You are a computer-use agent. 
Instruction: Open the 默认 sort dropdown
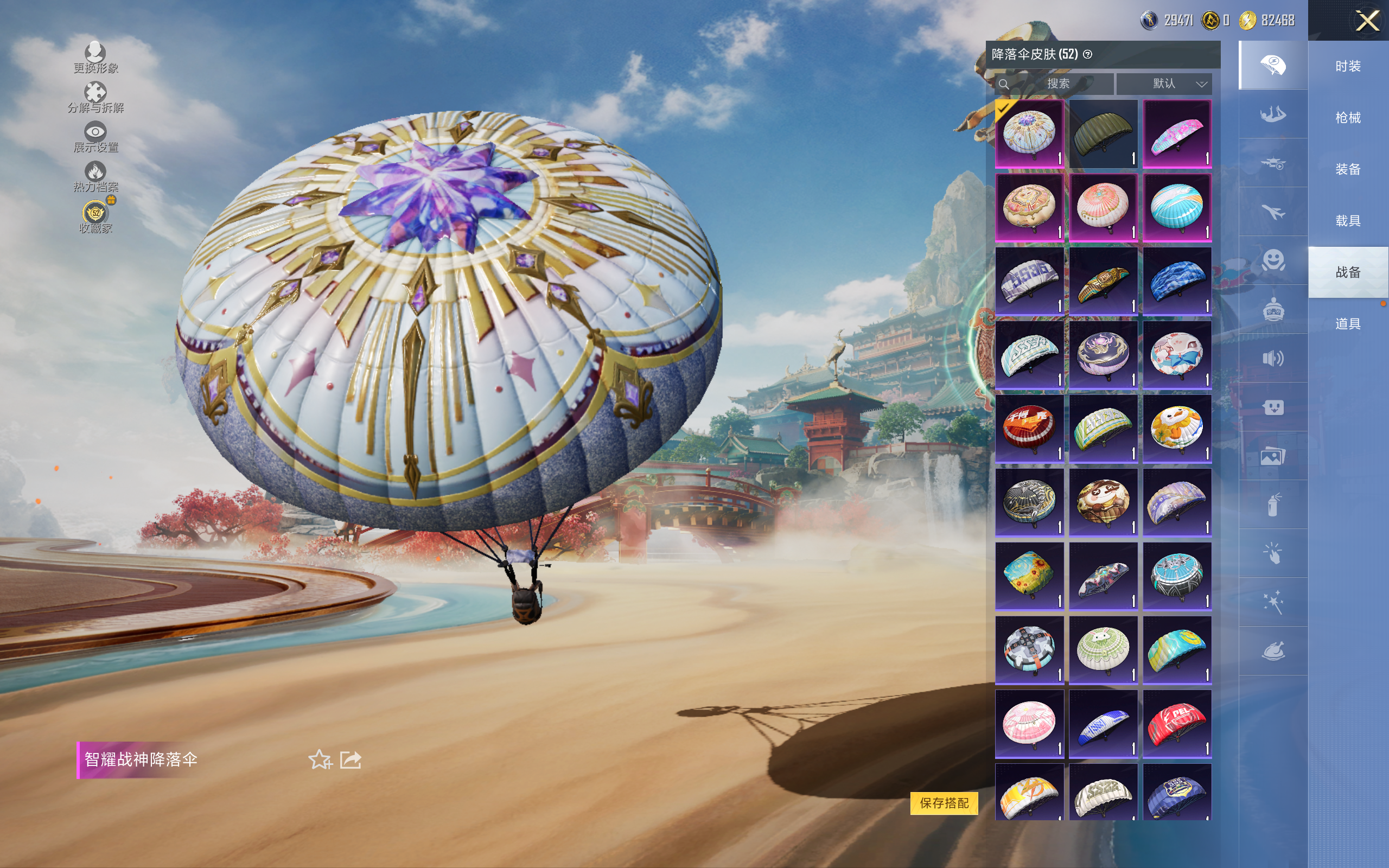click(x=1164, y=84)
